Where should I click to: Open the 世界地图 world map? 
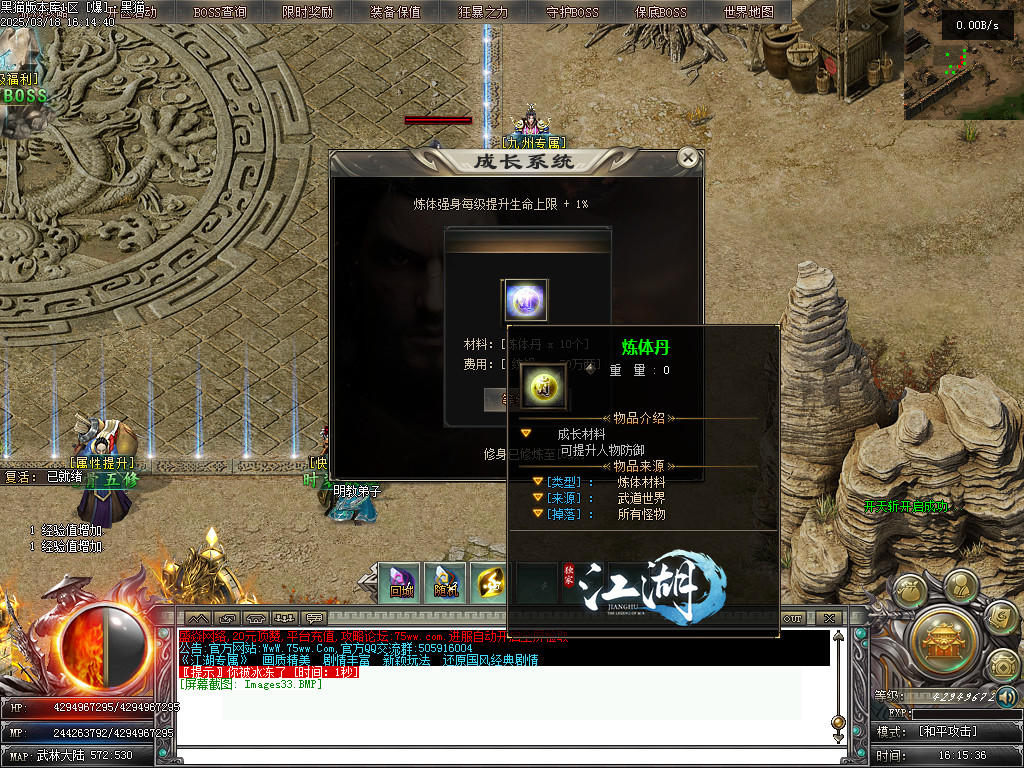tap(748, 12)
